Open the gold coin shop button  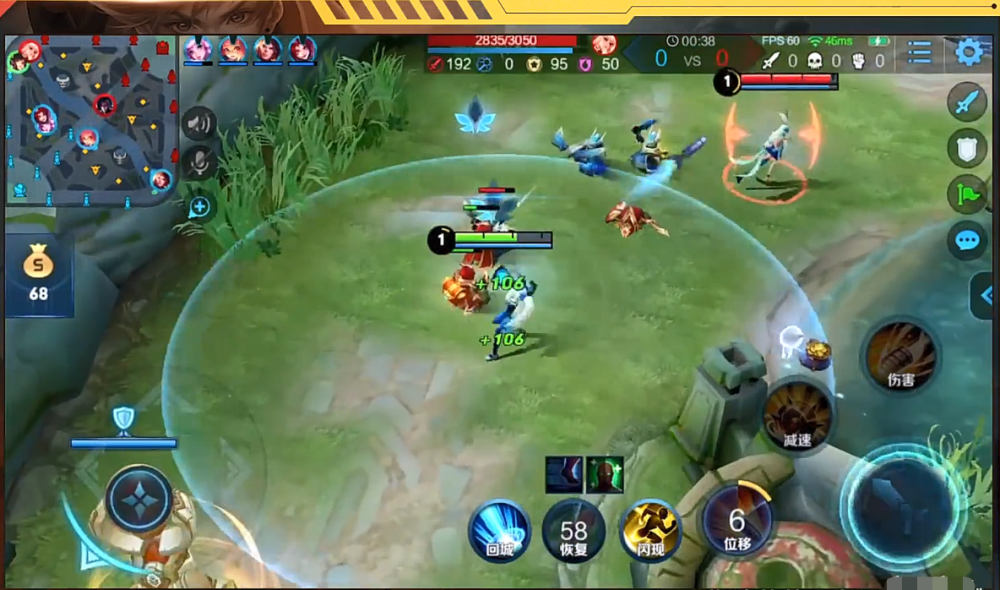point(39,273)
